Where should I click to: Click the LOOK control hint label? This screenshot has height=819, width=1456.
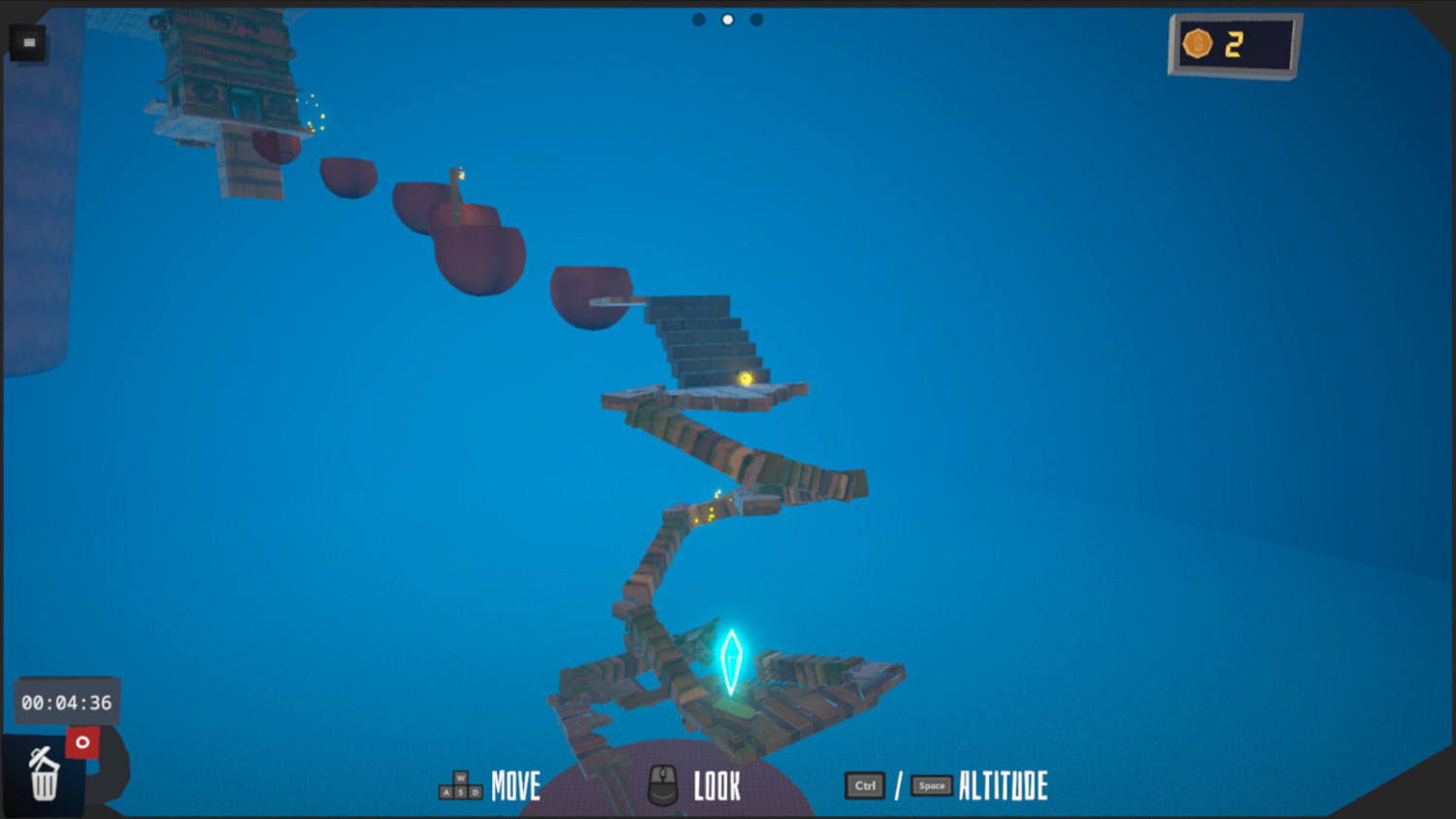716,786
